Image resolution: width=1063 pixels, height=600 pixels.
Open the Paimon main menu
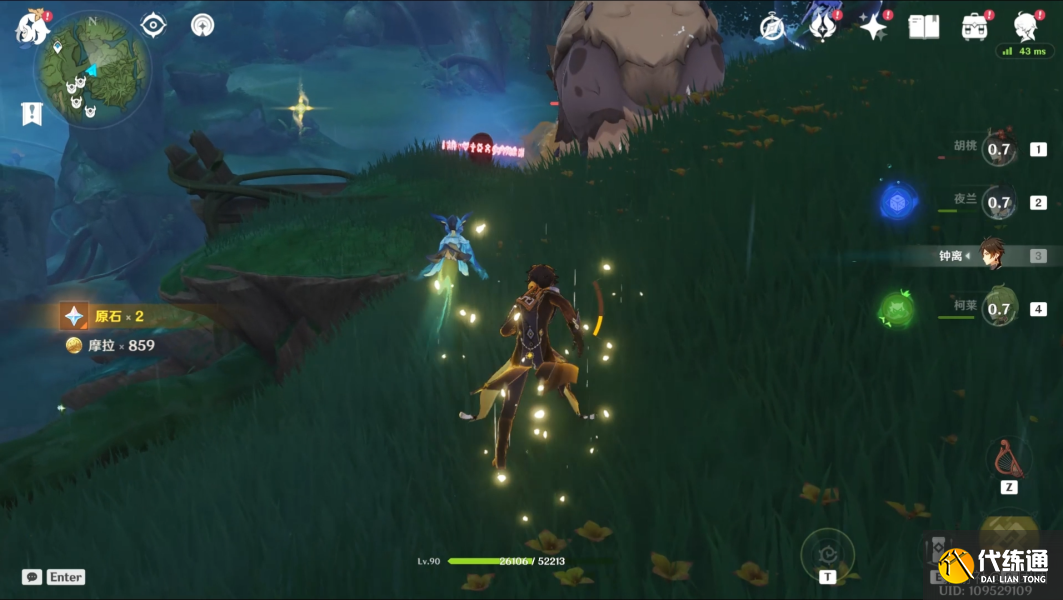[x=32, y=27]
